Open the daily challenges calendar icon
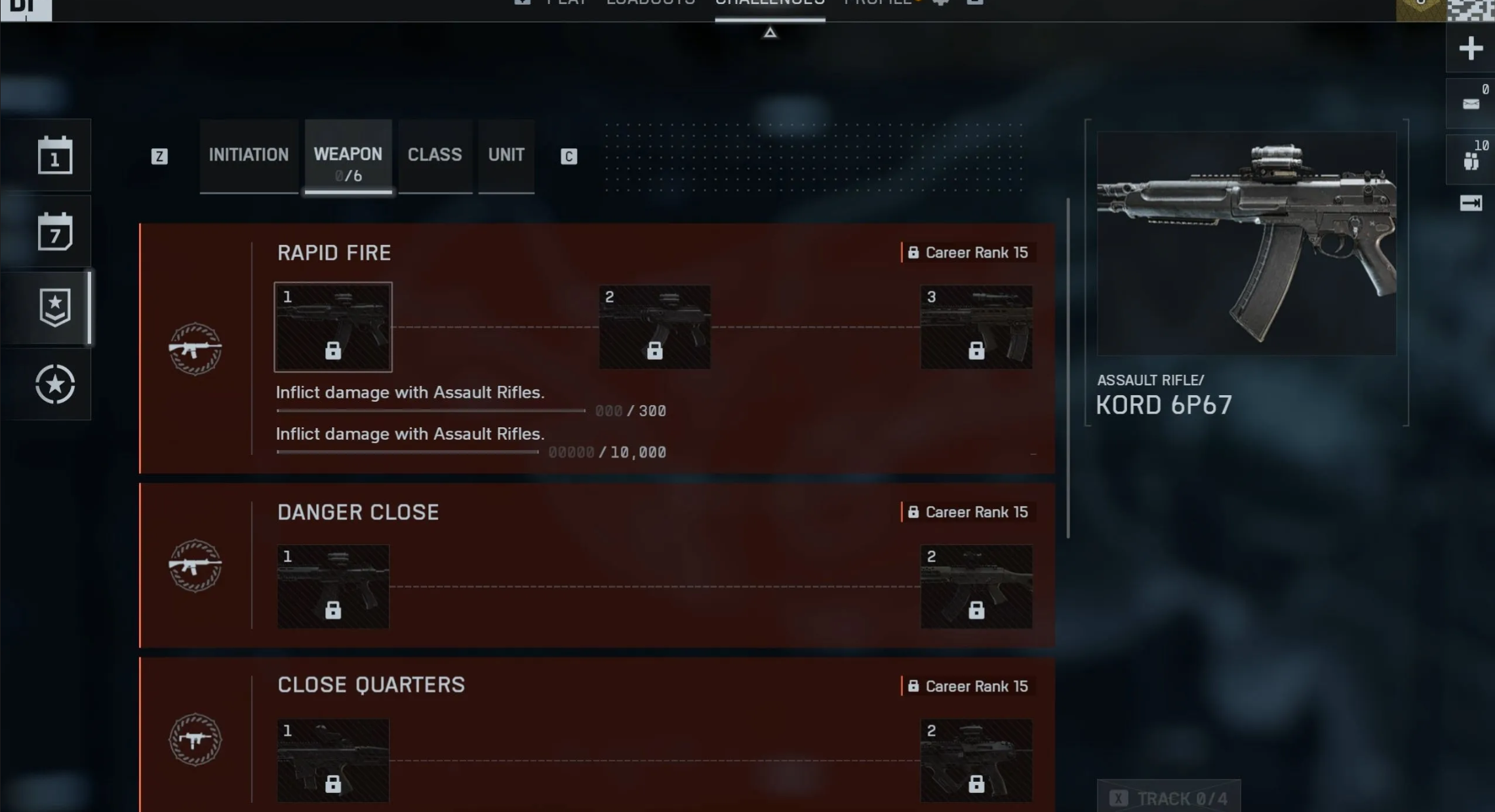The width and height of the screenshot is (1495, 812). 55,155
